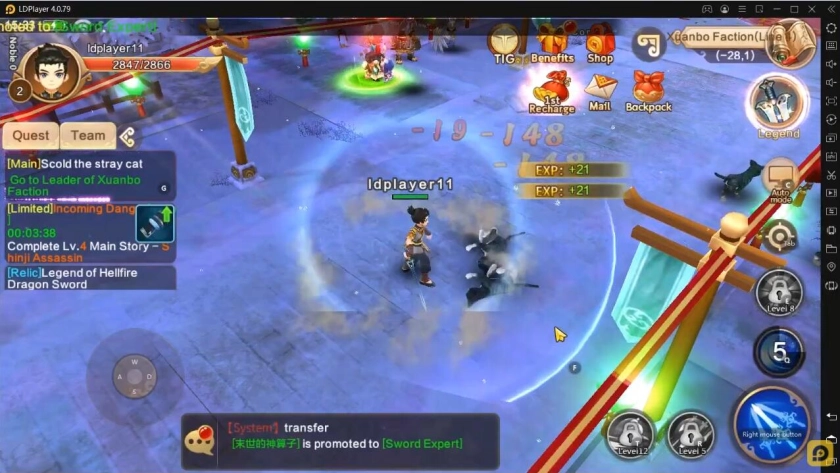
Task: Switch to the Quest tab
Action: (31, 136)
